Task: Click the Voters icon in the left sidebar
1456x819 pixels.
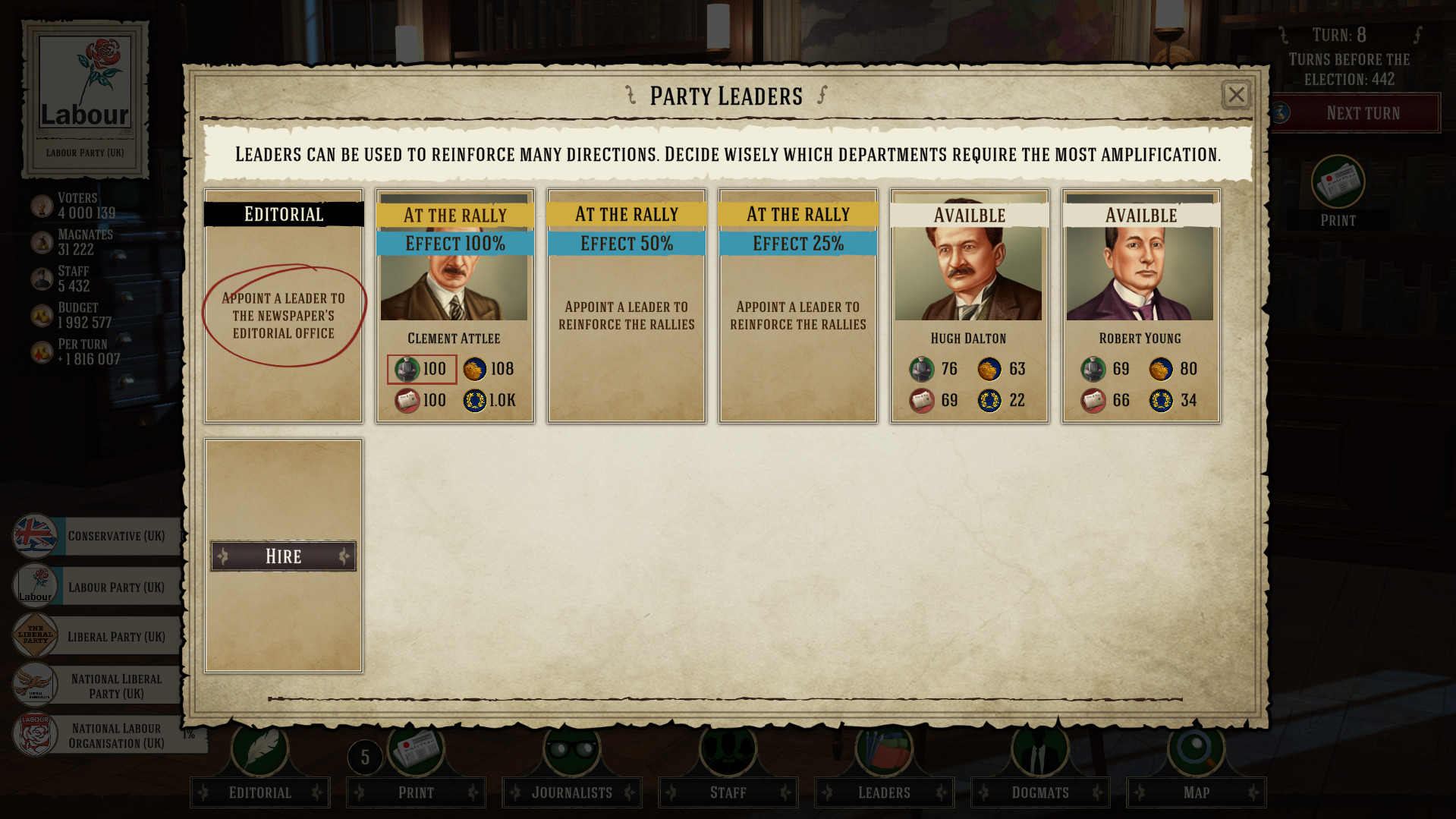Action: point(42,205)
